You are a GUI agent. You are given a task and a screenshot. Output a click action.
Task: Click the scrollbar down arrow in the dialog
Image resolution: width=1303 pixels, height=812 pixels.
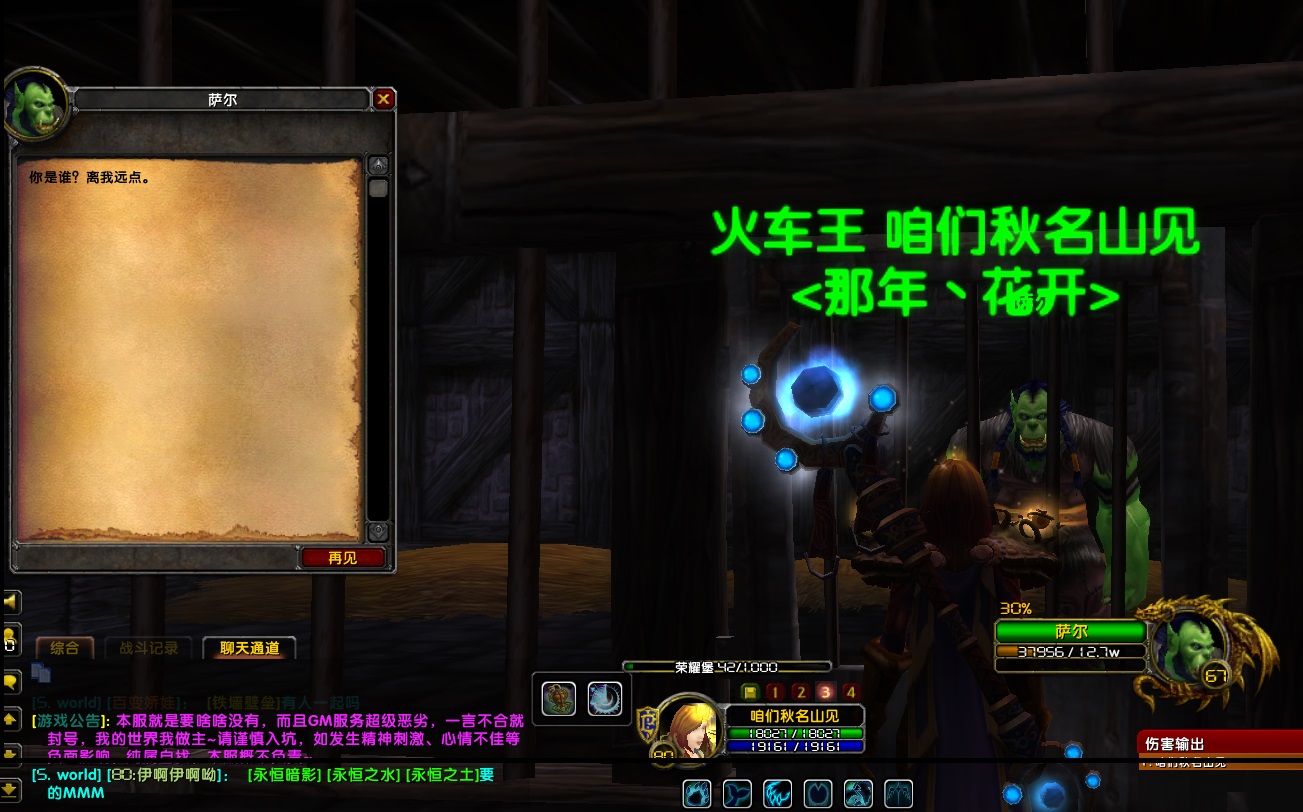click(378, 530)
